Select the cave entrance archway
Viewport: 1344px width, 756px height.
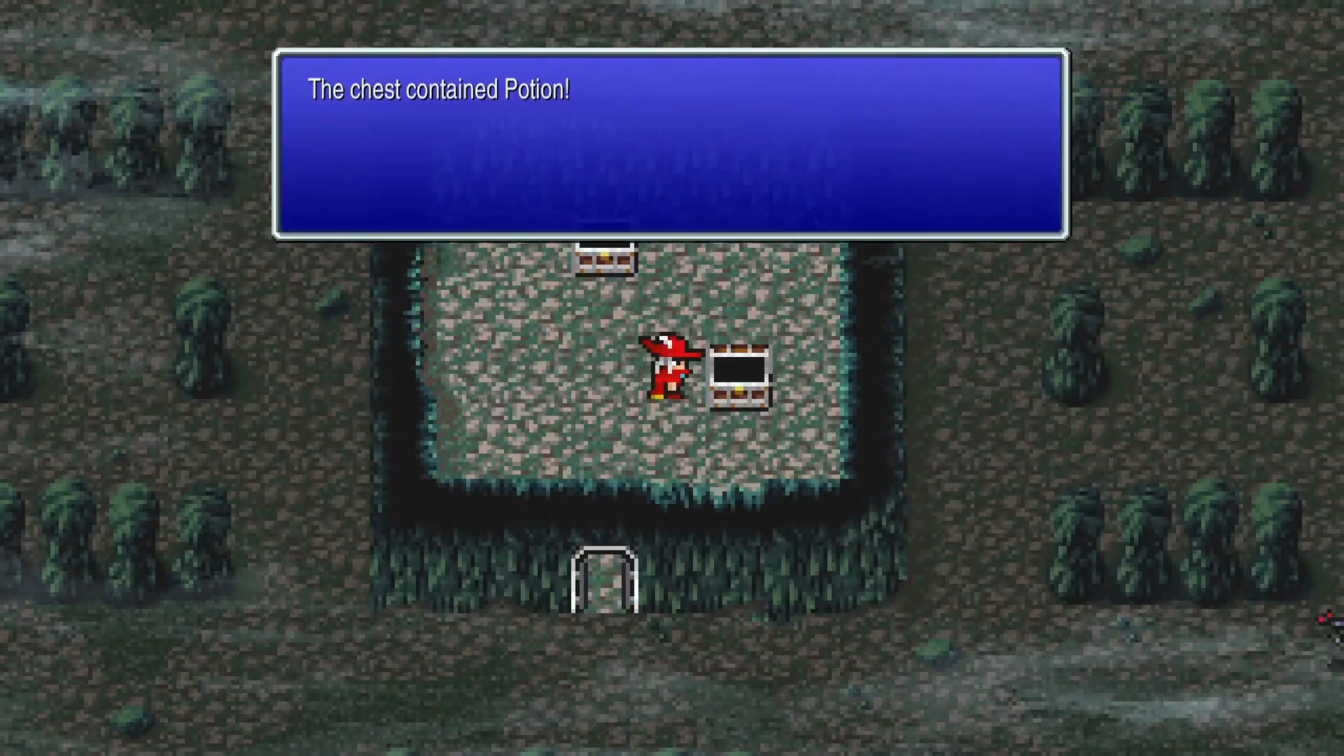(604, 578)
